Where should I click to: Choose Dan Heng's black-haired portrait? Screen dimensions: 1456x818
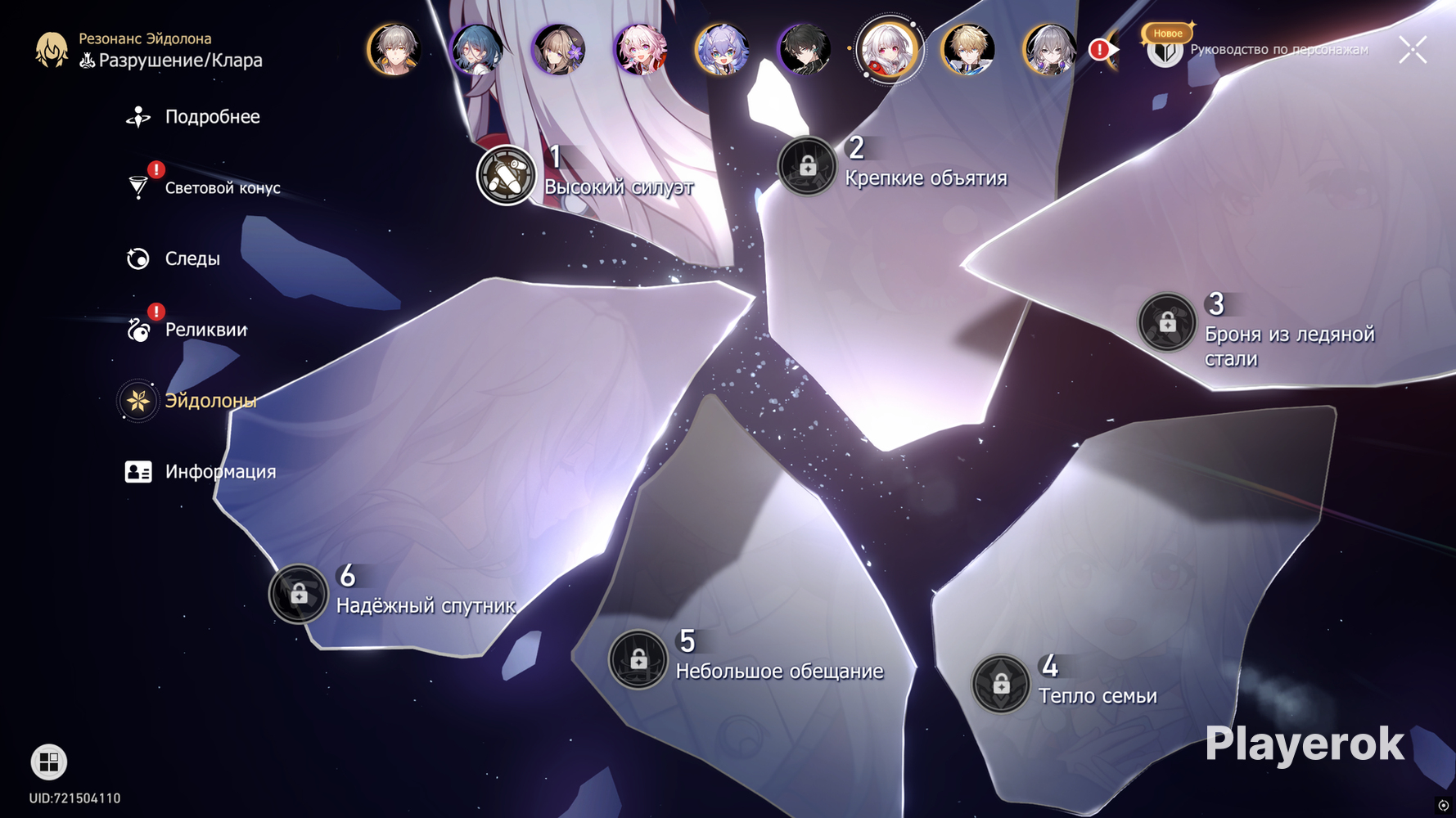[805, 49]
